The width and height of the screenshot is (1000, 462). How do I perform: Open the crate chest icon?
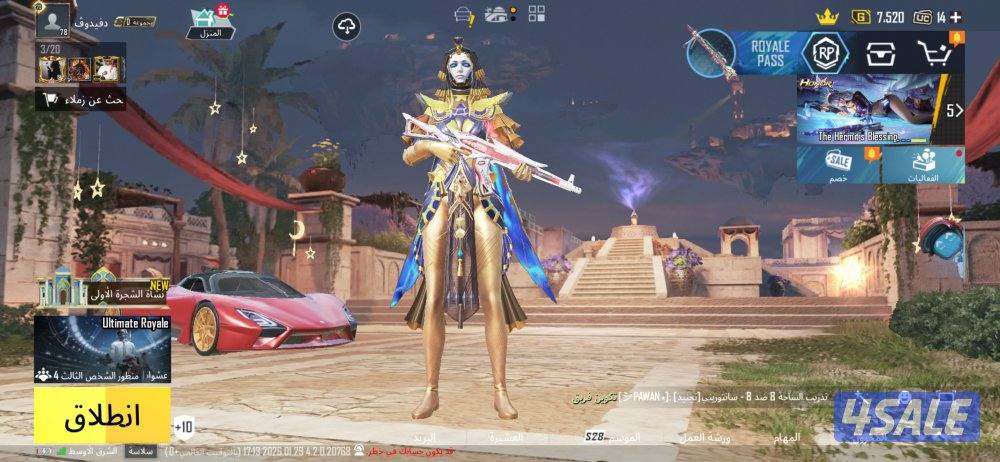click(x=881, y=52)
